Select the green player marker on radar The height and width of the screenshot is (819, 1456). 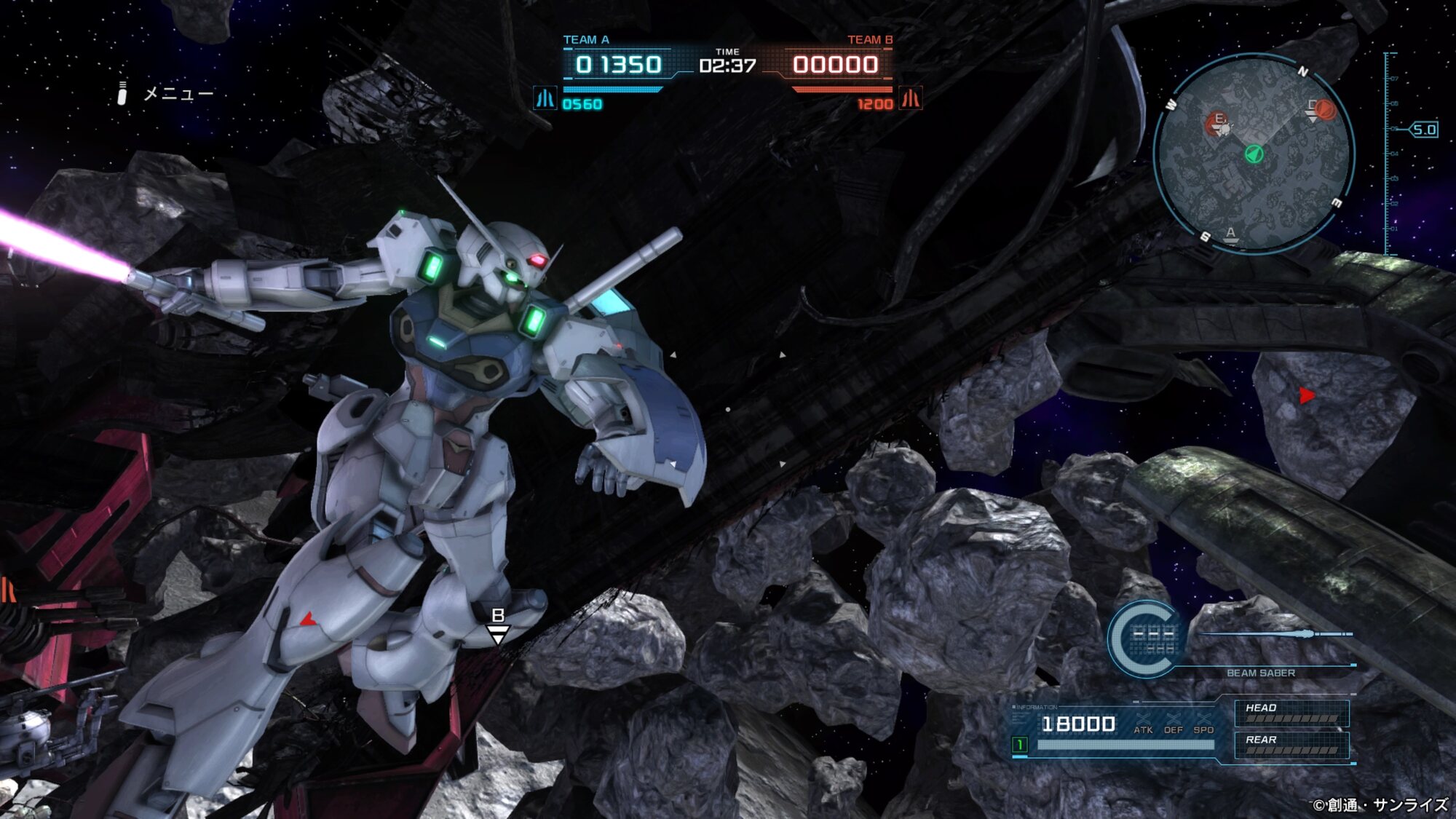click(x=1254, y=154)
